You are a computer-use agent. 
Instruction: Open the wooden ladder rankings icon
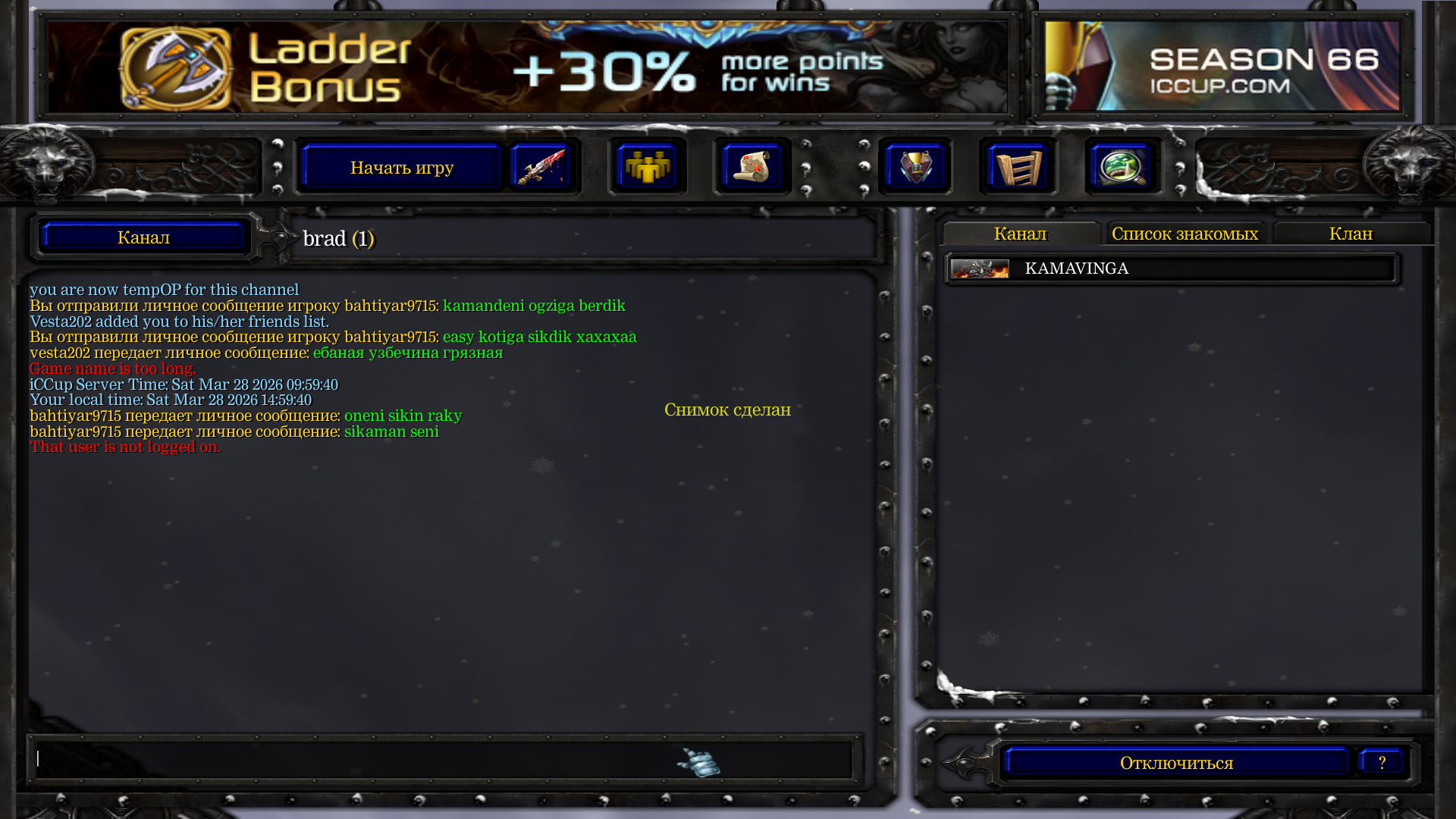pyautogui.click(x=1018, y=167)
